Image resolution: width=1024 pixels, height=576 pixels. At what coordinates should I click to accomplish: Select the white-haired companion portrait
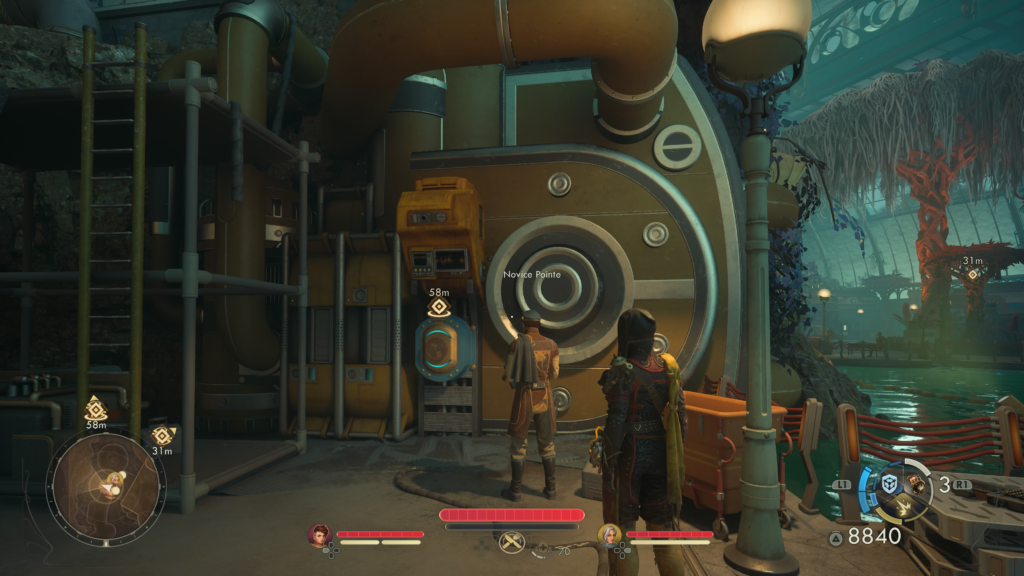pyautogui.click(x=608, y=535)
